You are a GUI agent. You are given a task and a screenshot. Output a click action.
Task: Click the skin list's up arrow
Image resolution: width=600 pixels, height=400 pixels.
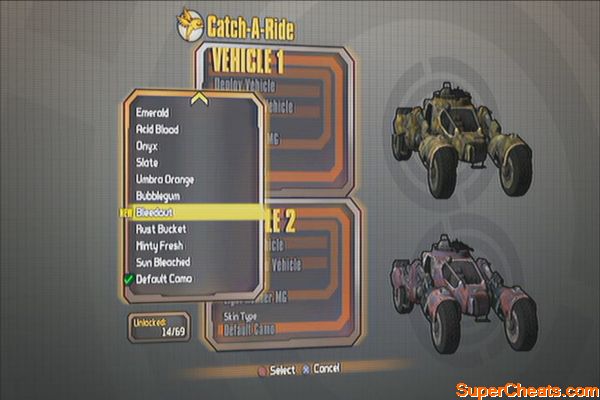click(199, 98)
